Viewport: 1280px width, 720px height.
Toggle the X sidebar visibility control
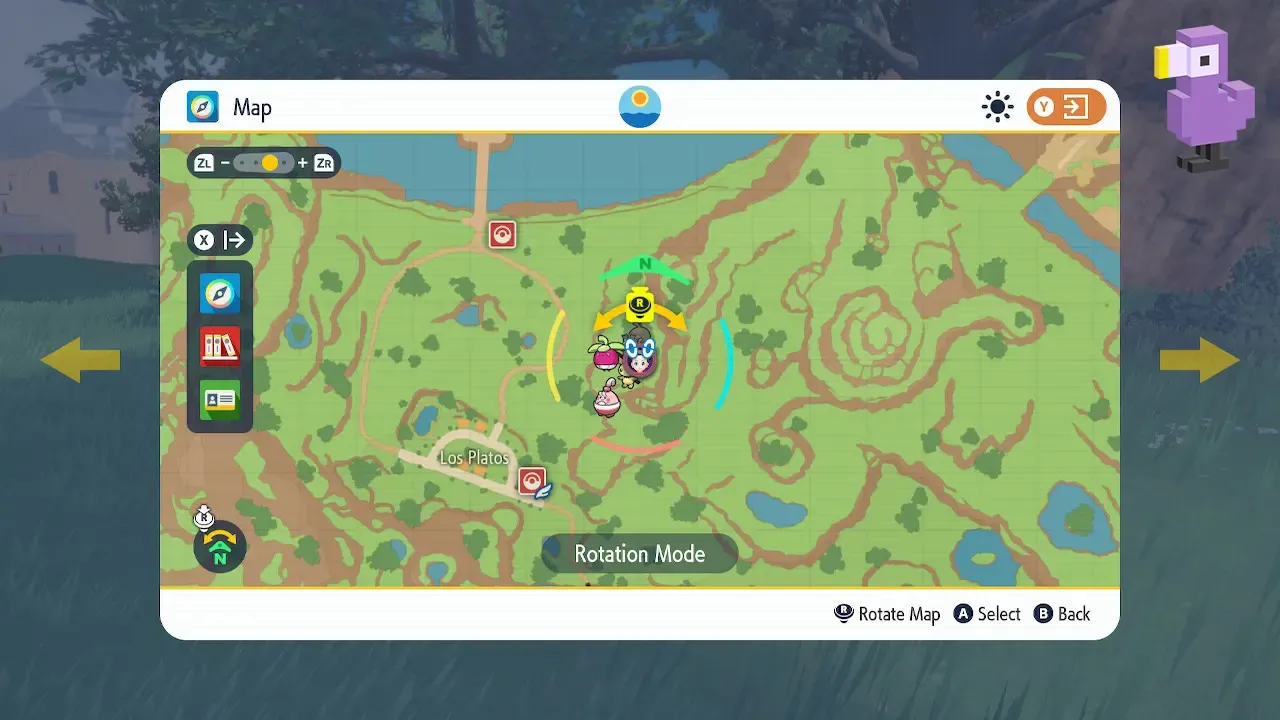coord(204,239)
